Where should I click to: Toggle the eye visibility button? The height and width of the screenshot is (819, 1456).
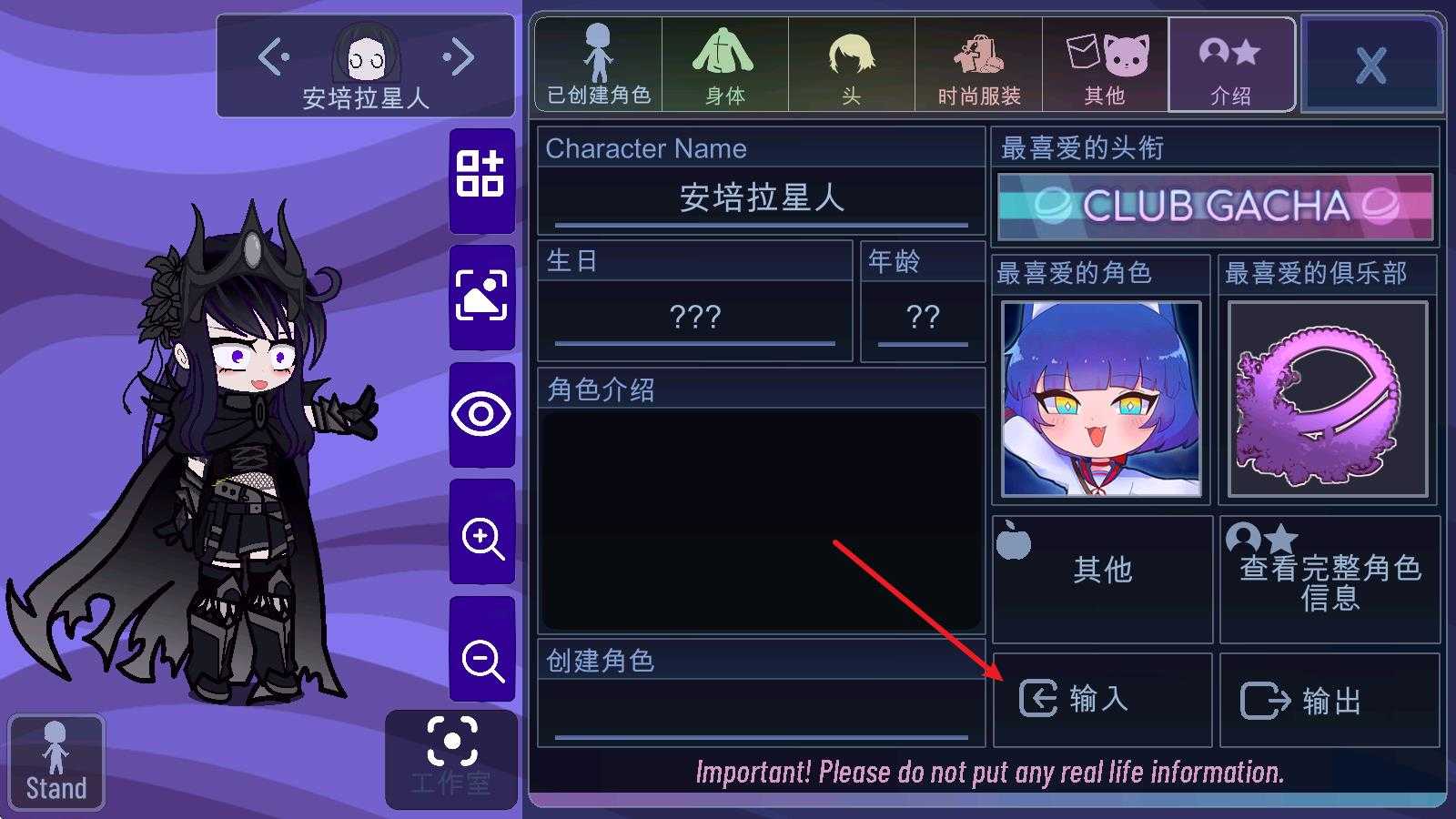[481, 415]
